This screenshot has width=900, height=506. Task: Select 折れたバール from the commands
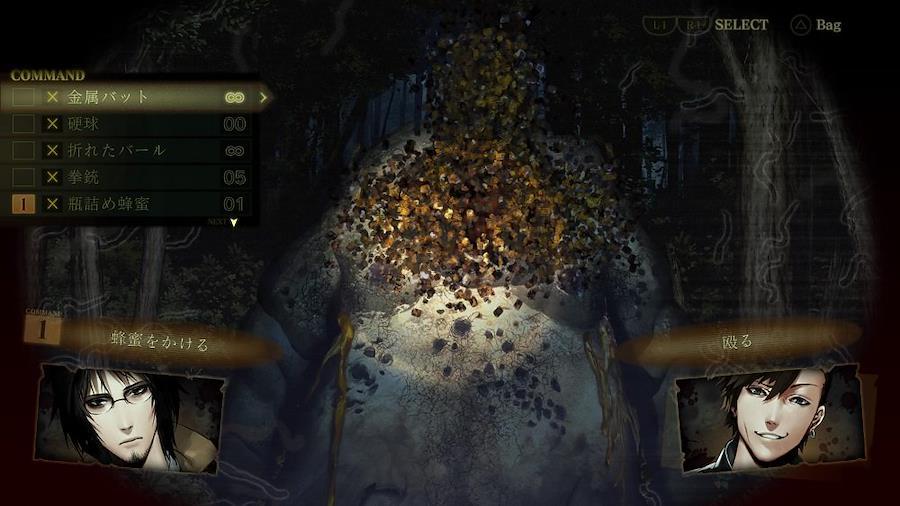[x=116, y=150]
